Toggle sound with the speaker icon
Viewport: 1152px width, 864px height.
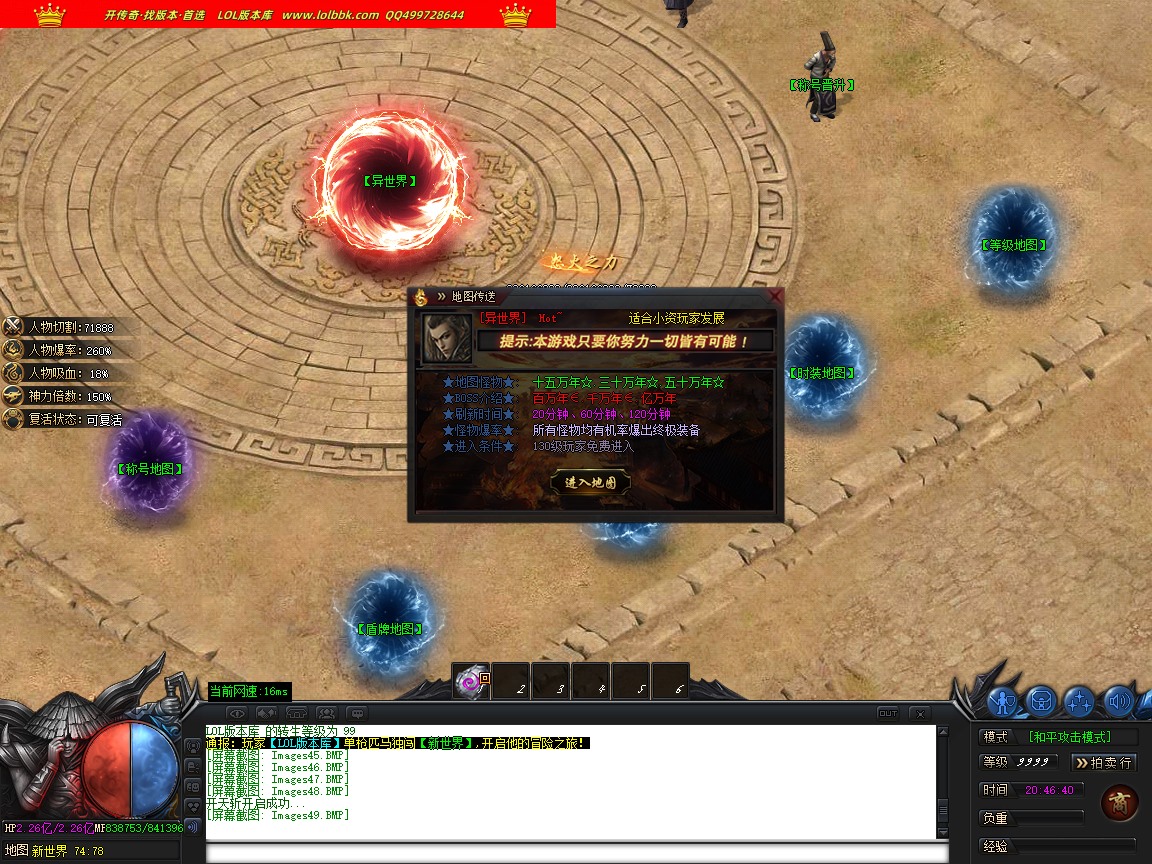[1117, 701]
